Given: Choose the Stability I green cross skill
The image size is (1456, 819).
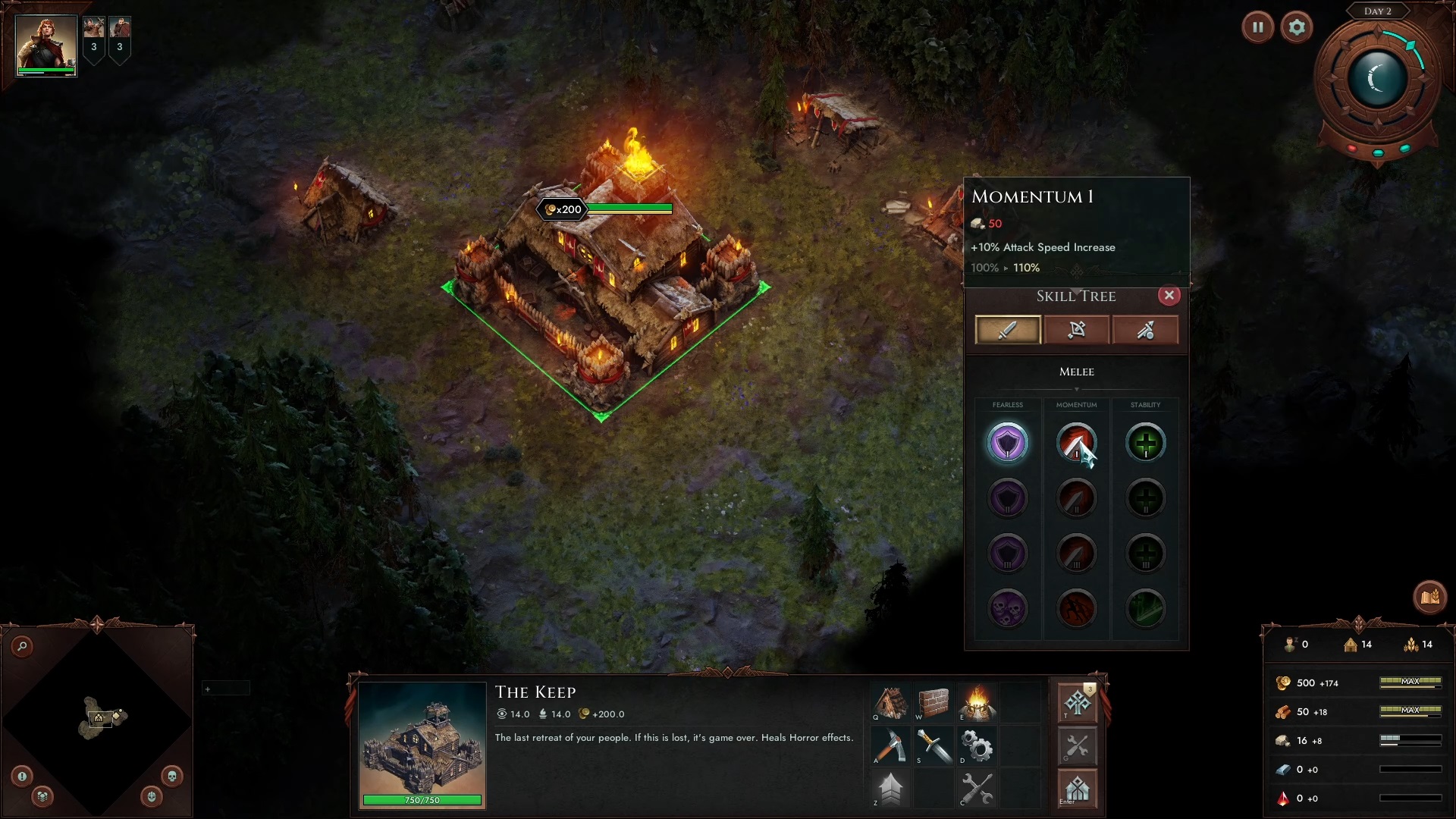Looking at the screenshot, I should pos(1145,443).
